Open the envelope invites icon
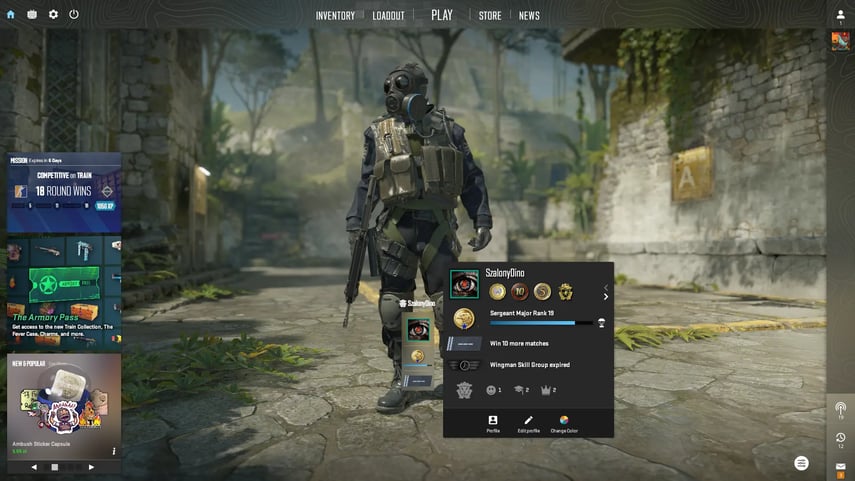Viewport: 855px width, 481px height. [x=841, y=466]
